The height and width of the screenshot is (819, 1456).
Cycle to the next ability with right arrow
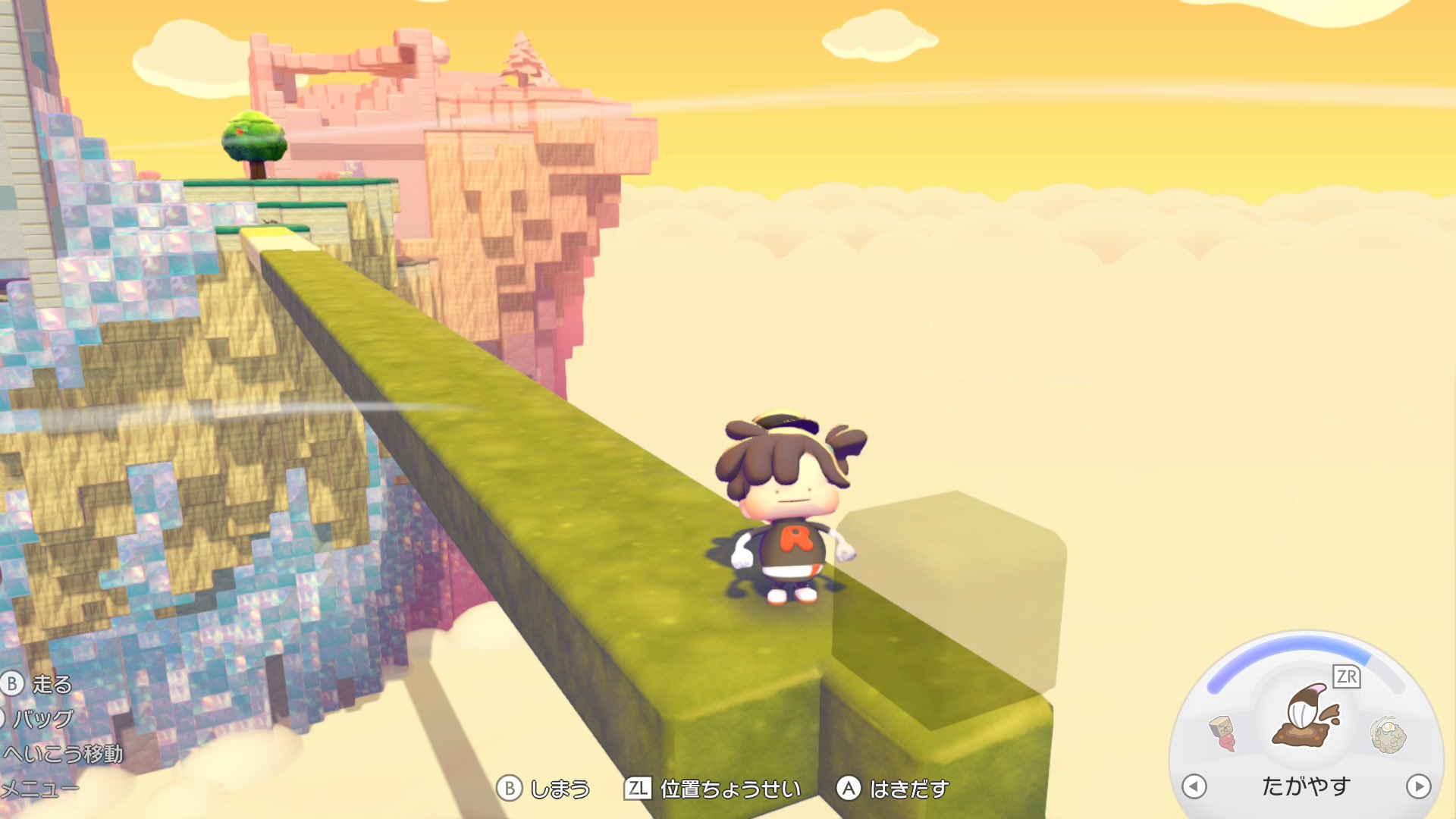click(1417, 786)
